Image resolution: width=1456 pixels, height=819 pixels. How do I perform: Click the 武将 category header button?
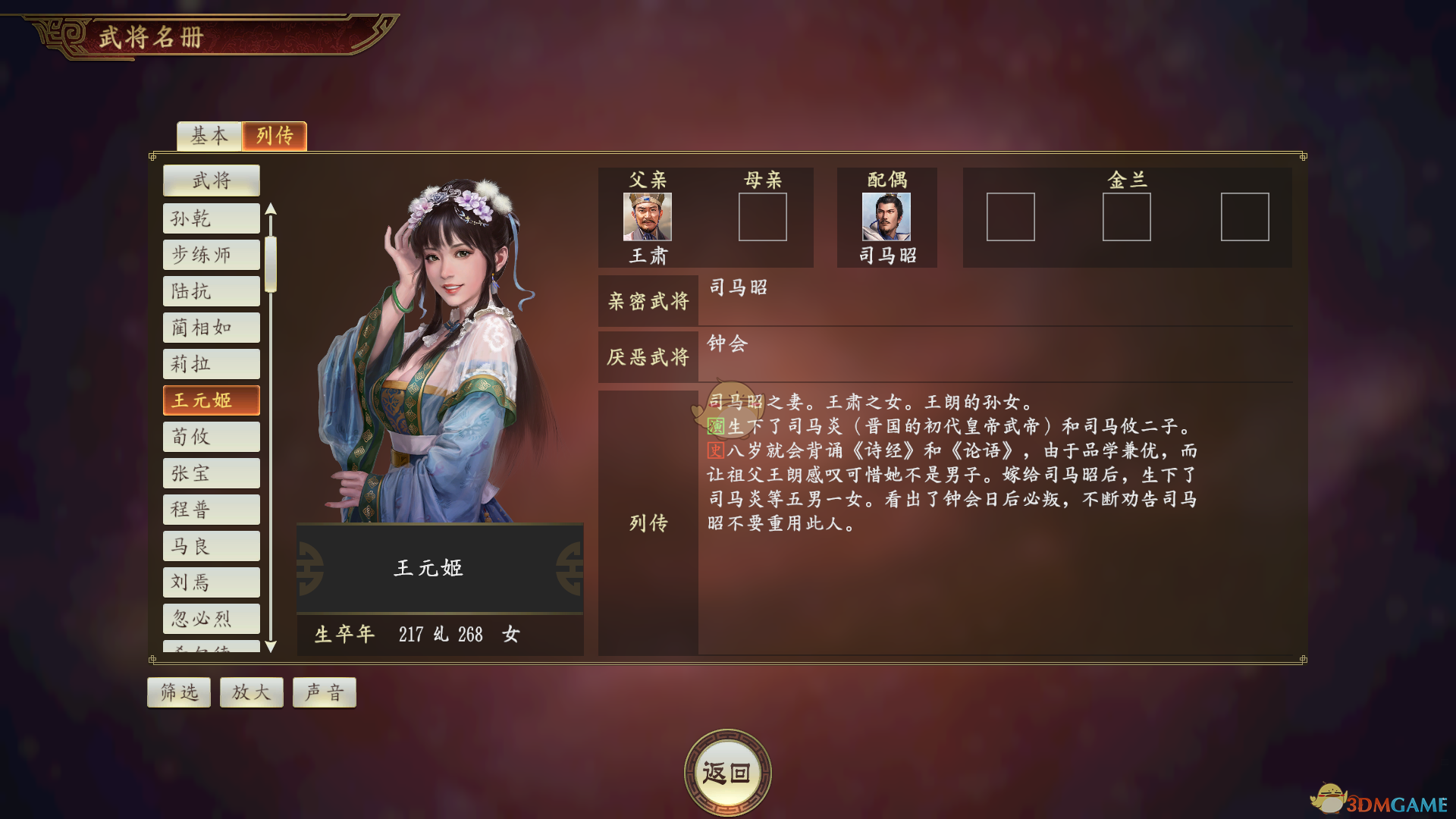click(x=211, y=180)
